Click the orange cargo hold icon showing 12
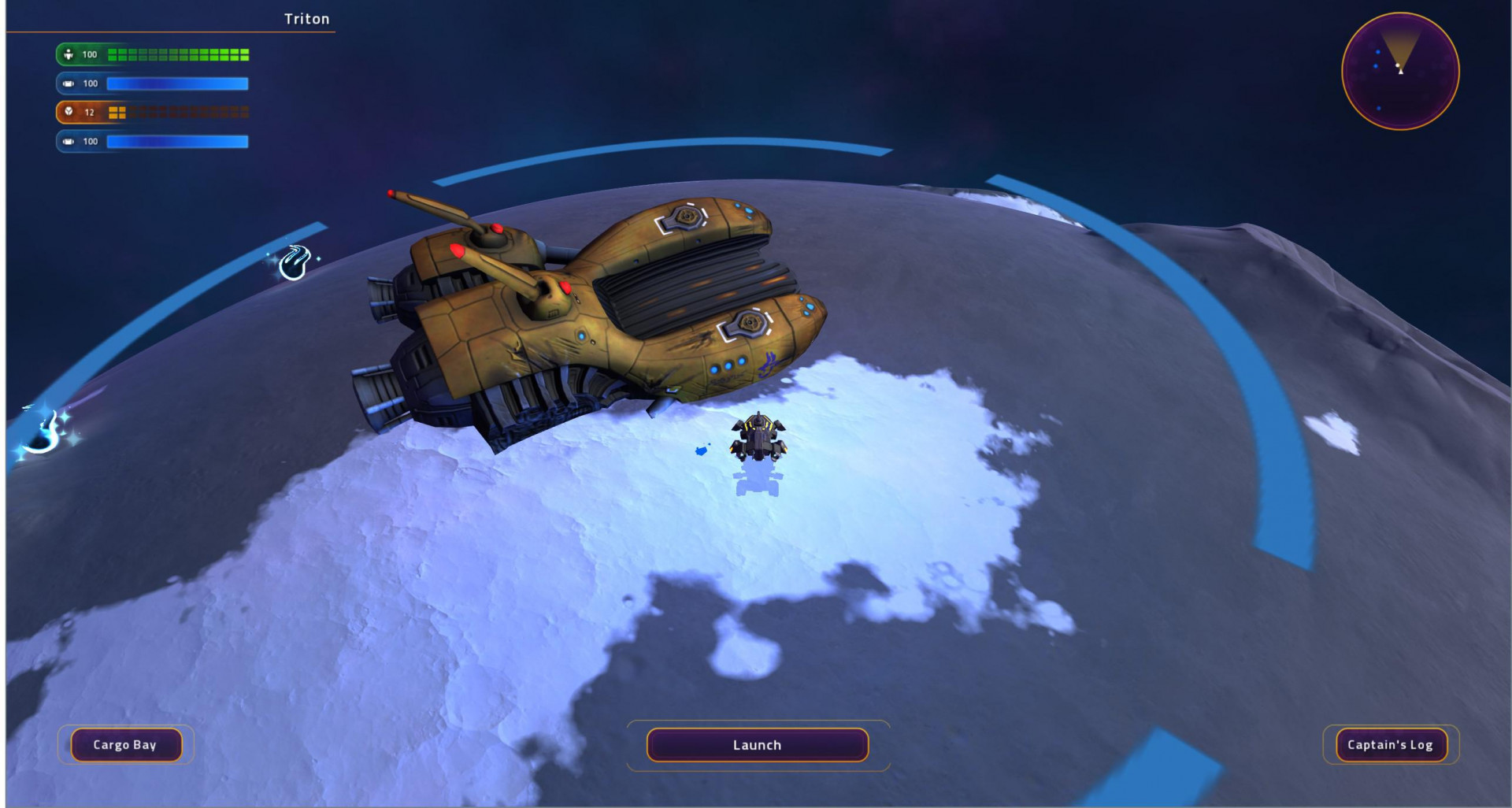Image resolution: width=1512 pixels, height=808 pixels. [x=69, y=112]
